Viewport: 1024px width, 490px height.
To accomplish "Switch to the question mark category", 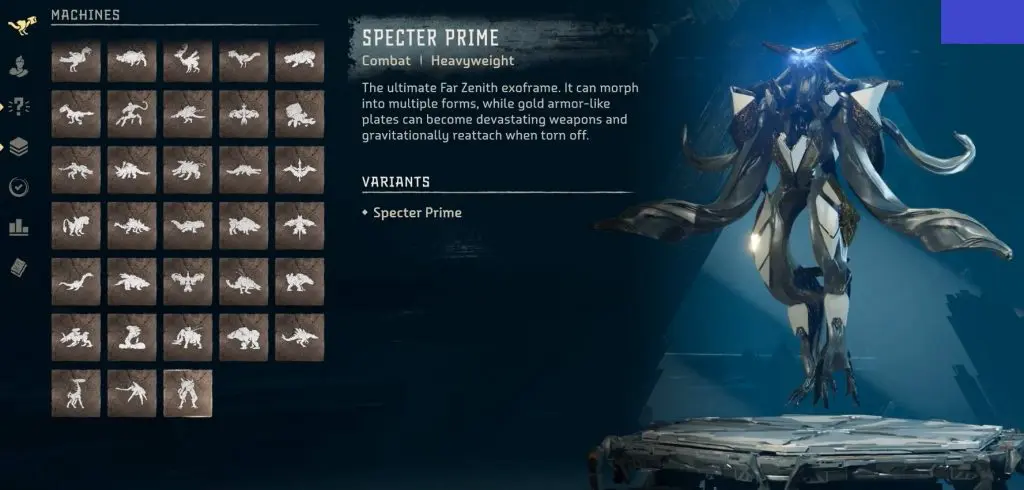I will click(x=19, y=106).
